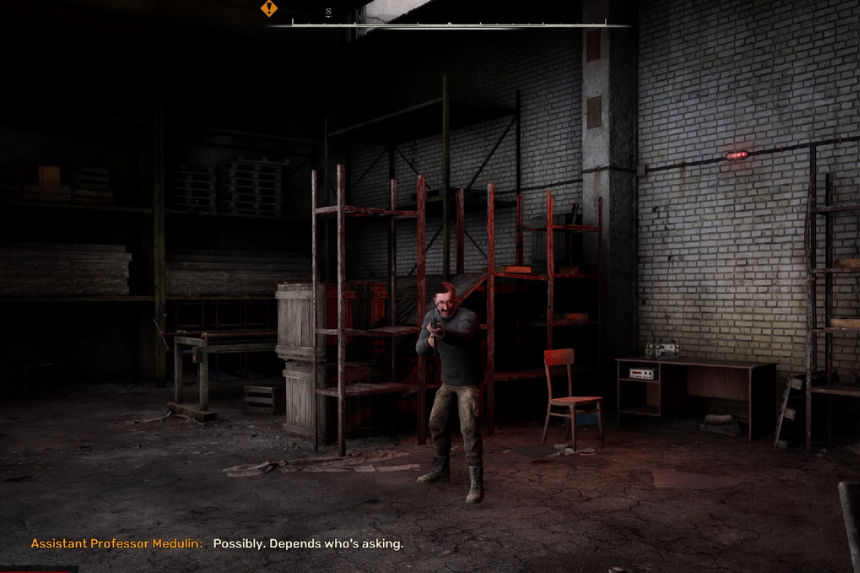The image size is (860, 573).
Task: Click the compass bar's S heading
Action: 328,12
